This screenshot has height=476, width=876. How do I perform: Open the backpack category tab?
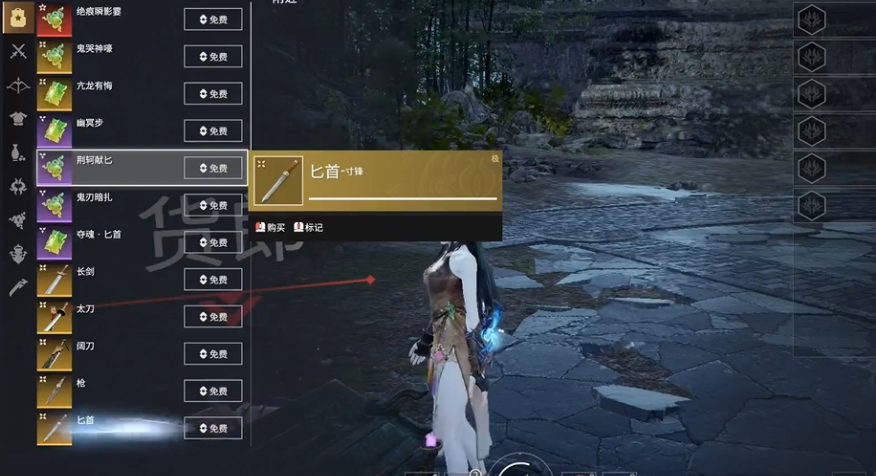click(x=17, y=17)
